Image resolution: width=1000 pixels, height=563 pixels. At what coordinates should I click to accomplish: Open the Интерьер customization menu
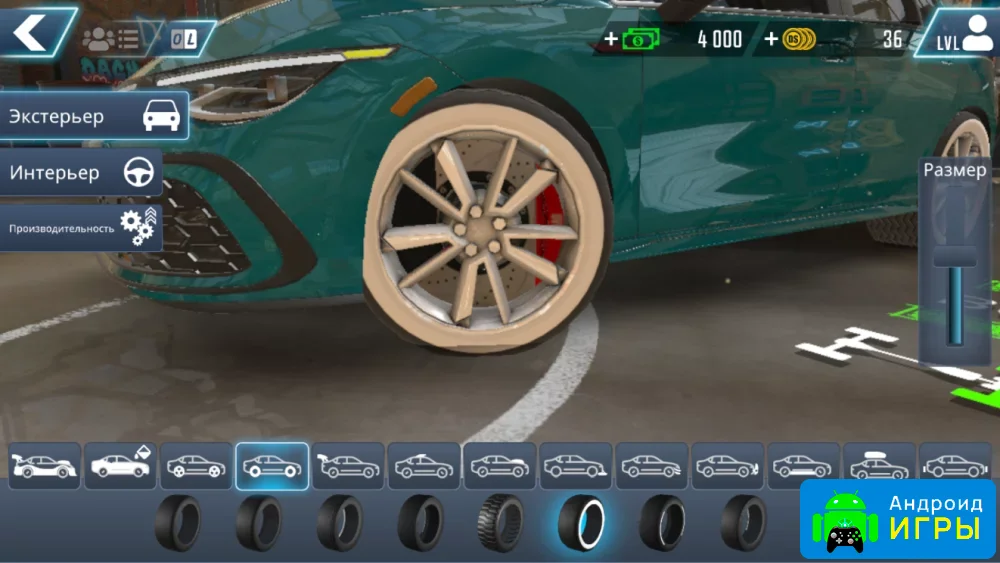point(82,173)
